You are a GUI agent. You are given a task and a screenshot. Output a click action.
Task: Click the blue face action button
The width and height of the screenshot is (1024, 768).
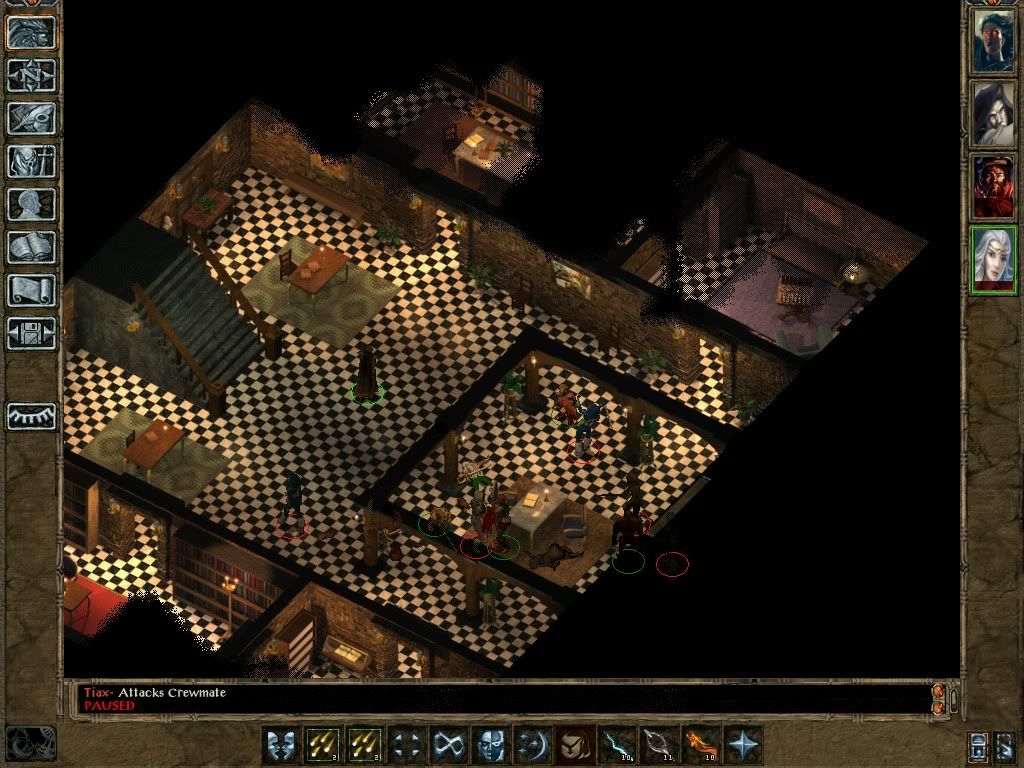coord(488,746)
